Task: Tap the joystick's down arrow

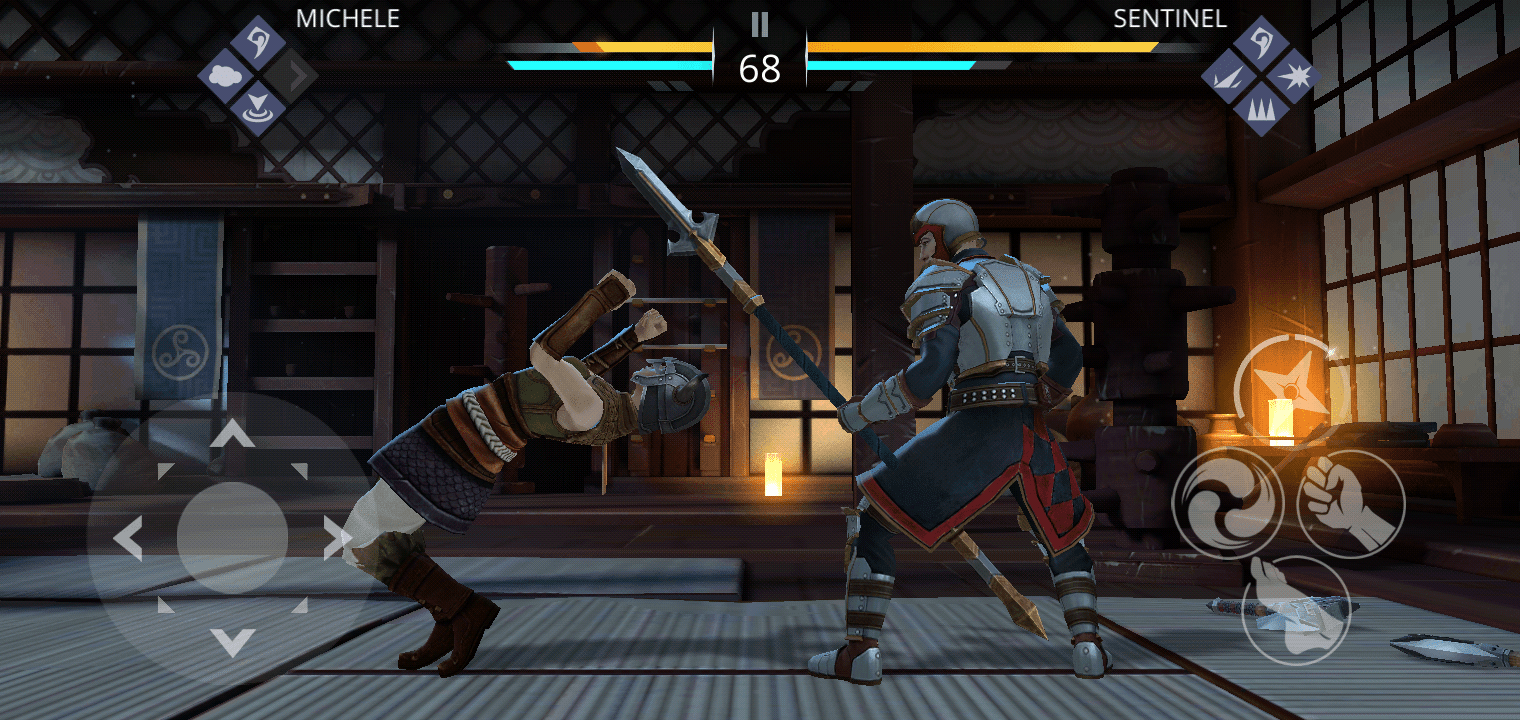Action: pos(233,642)
